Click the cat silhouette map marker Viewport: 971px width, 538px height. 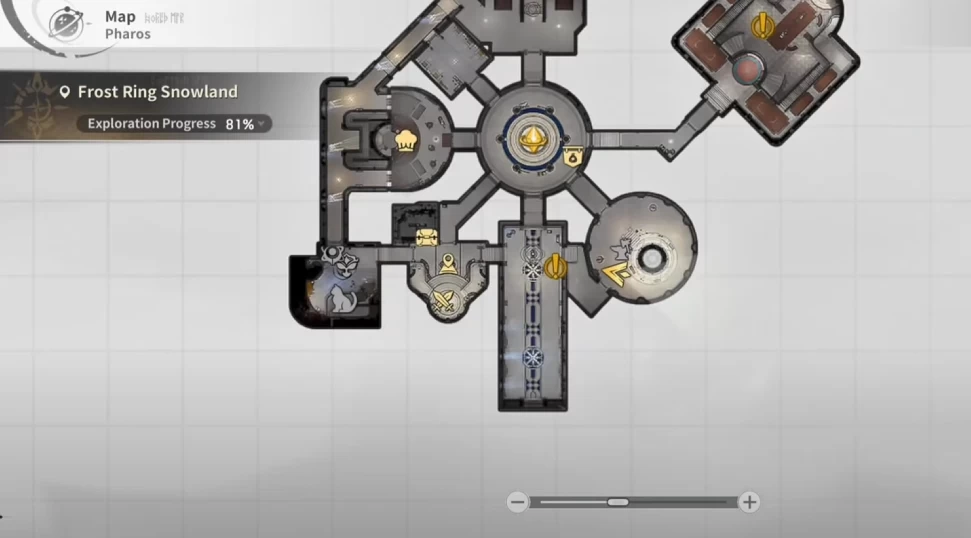[343, 297]
